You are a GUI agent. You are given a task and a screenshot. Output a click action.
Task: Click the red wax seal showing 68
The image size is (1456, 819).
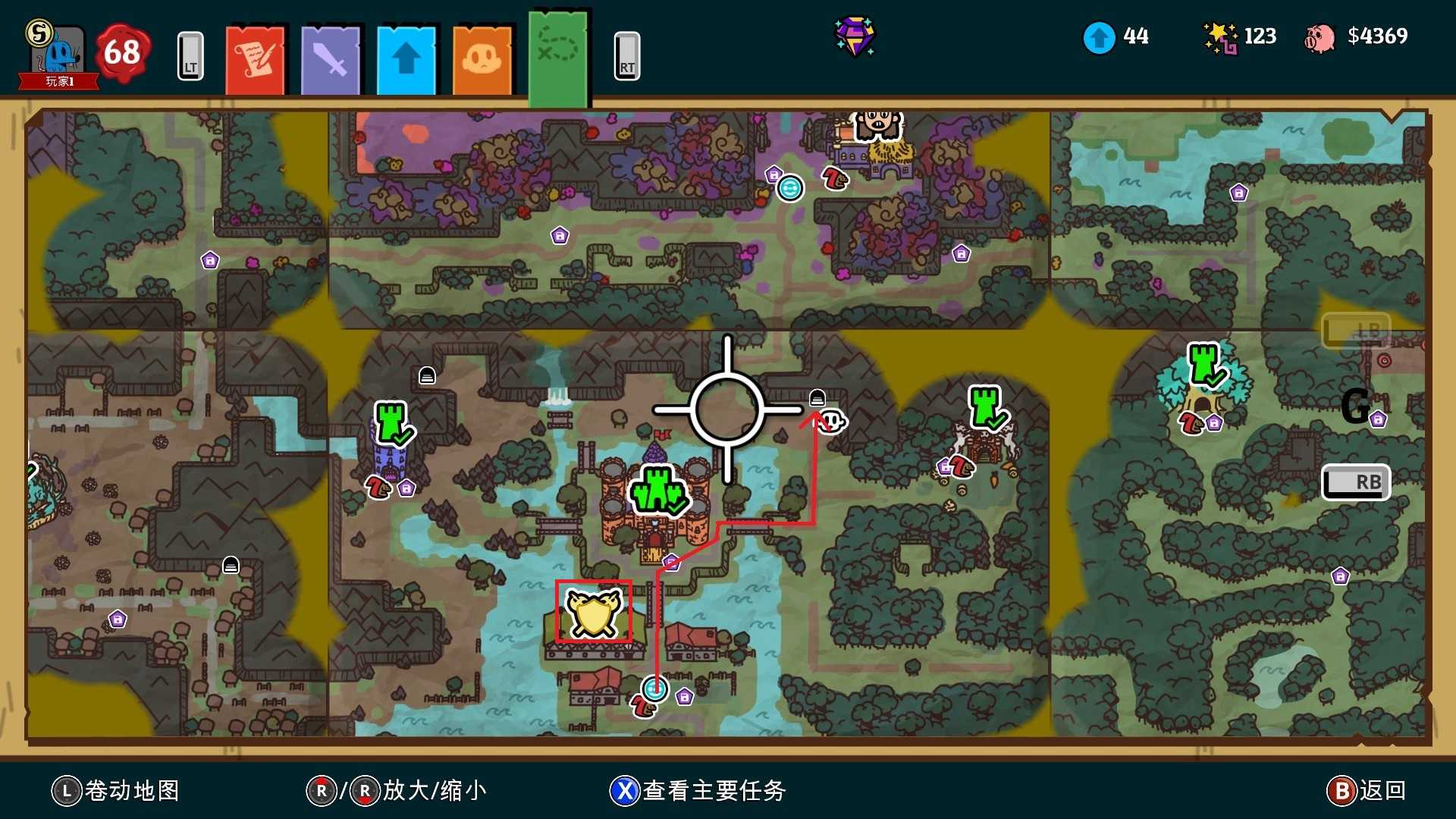tap(121, 52)
